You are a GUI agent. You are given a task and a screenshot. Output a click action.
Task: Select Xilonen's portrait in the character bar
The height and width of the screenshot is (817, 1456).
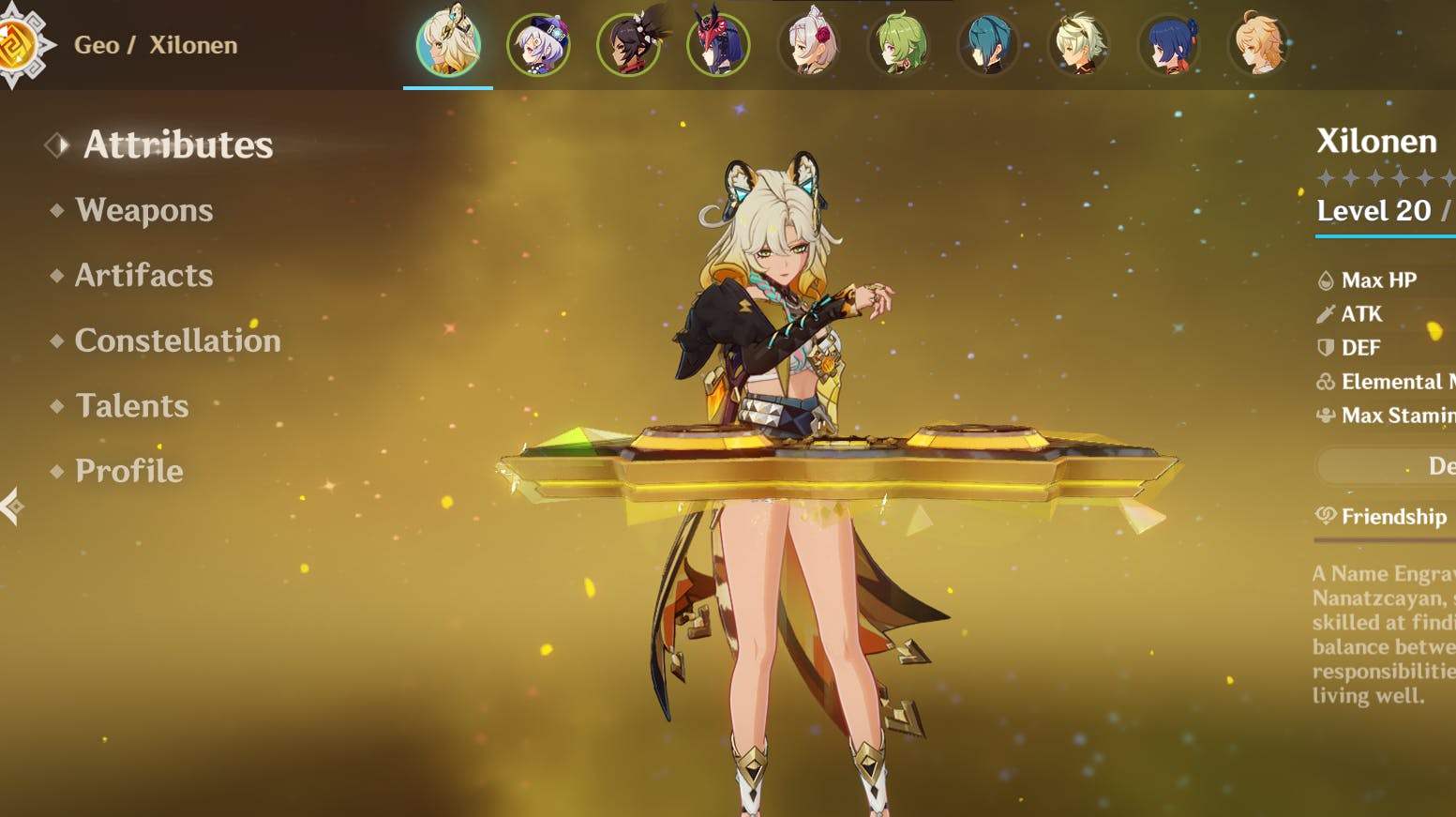[x=448, y=43]
